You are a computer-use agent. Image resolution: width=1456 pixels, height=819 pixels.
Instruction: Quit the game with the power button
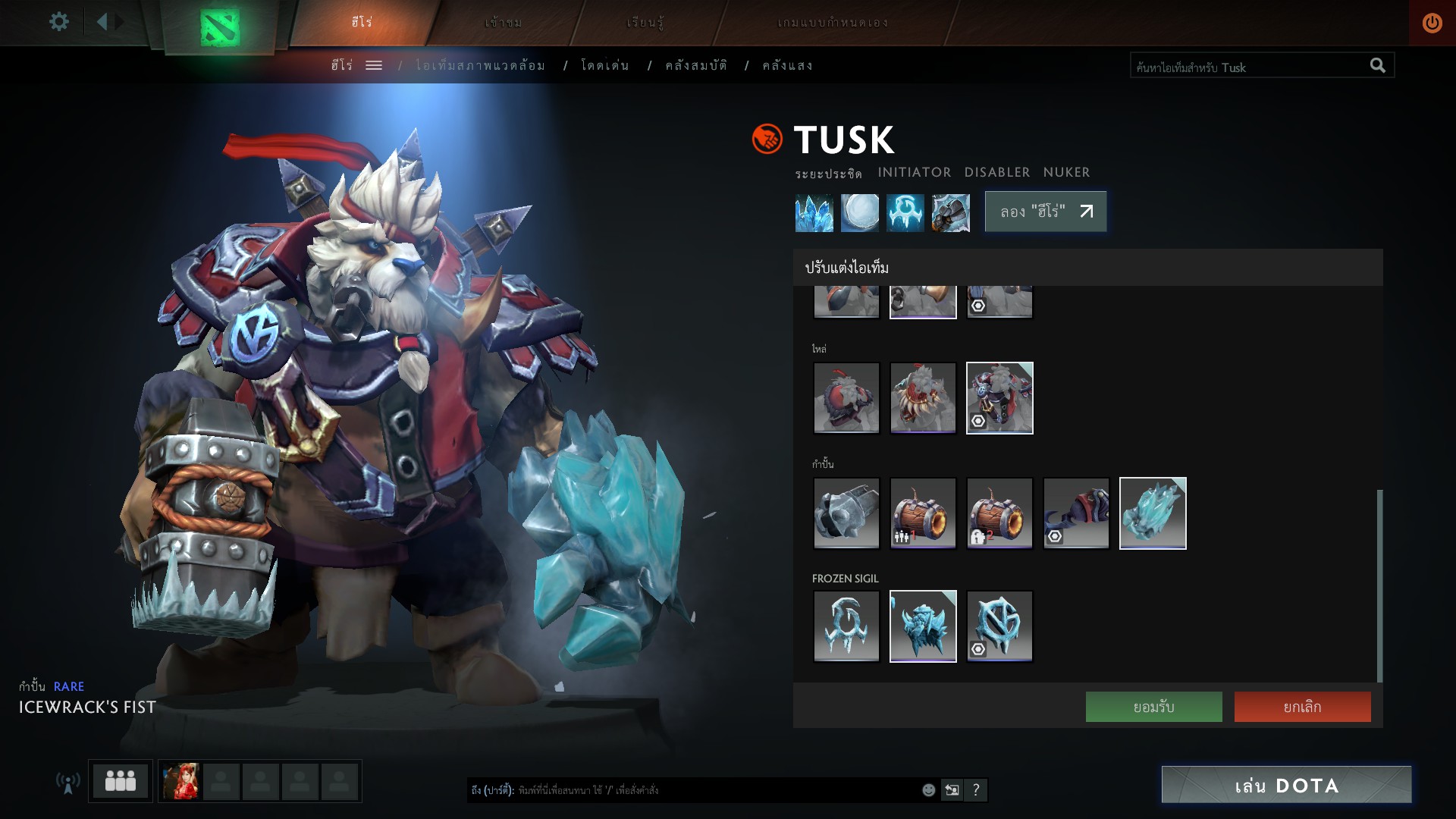tap(1432, 23)
